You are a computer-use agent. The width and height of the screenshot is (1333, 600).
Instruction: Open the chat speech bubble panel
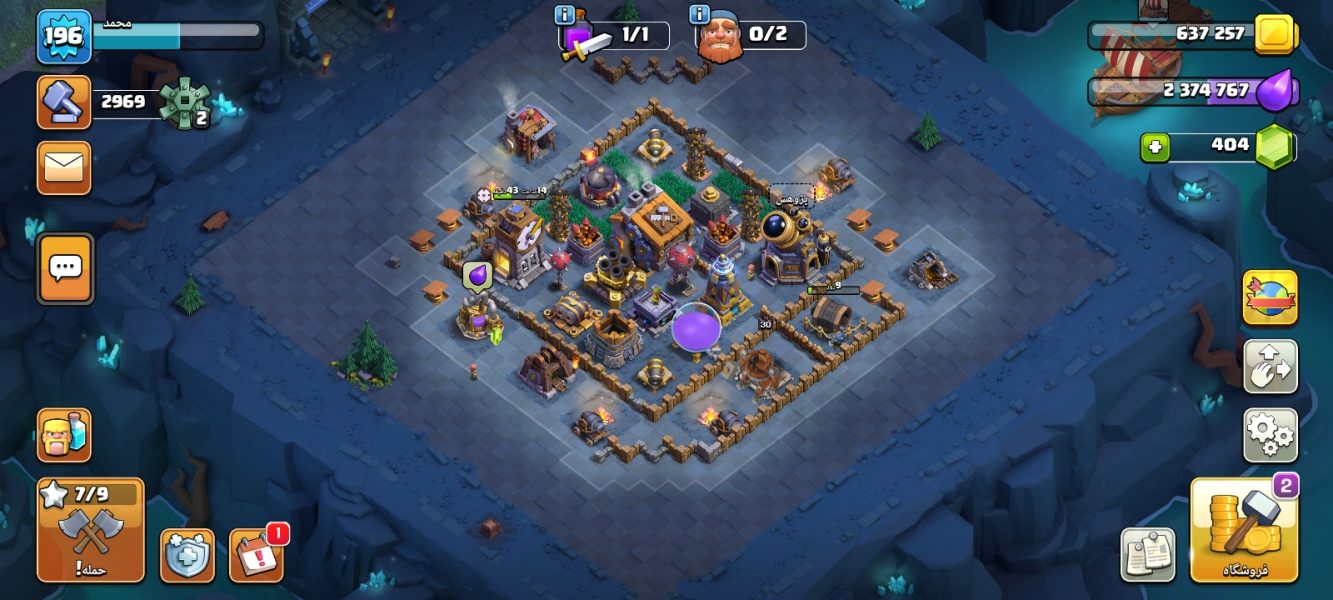tap(66, 268)
